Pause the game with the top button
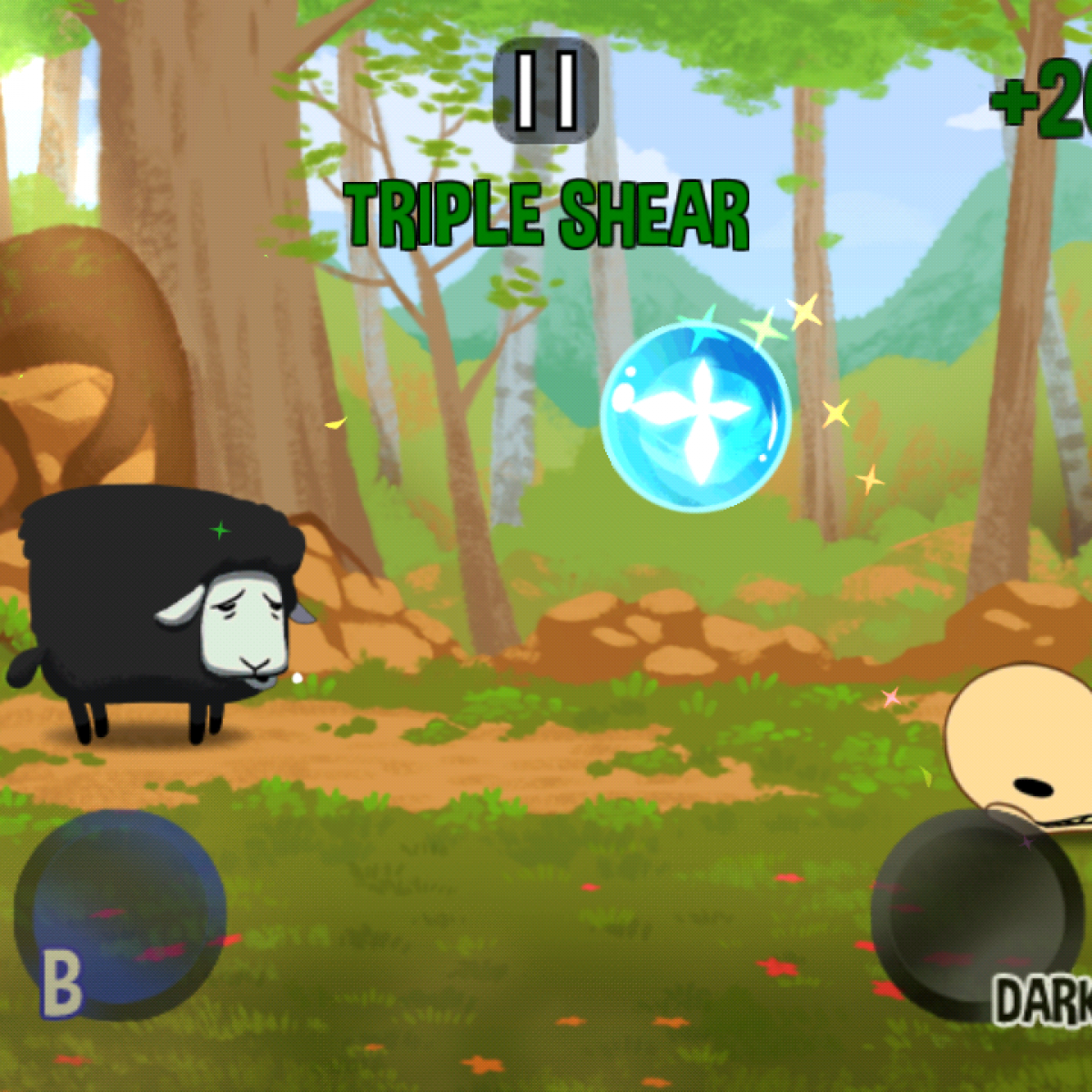This screenshot has height=1092, width=1092. [546, 90]
